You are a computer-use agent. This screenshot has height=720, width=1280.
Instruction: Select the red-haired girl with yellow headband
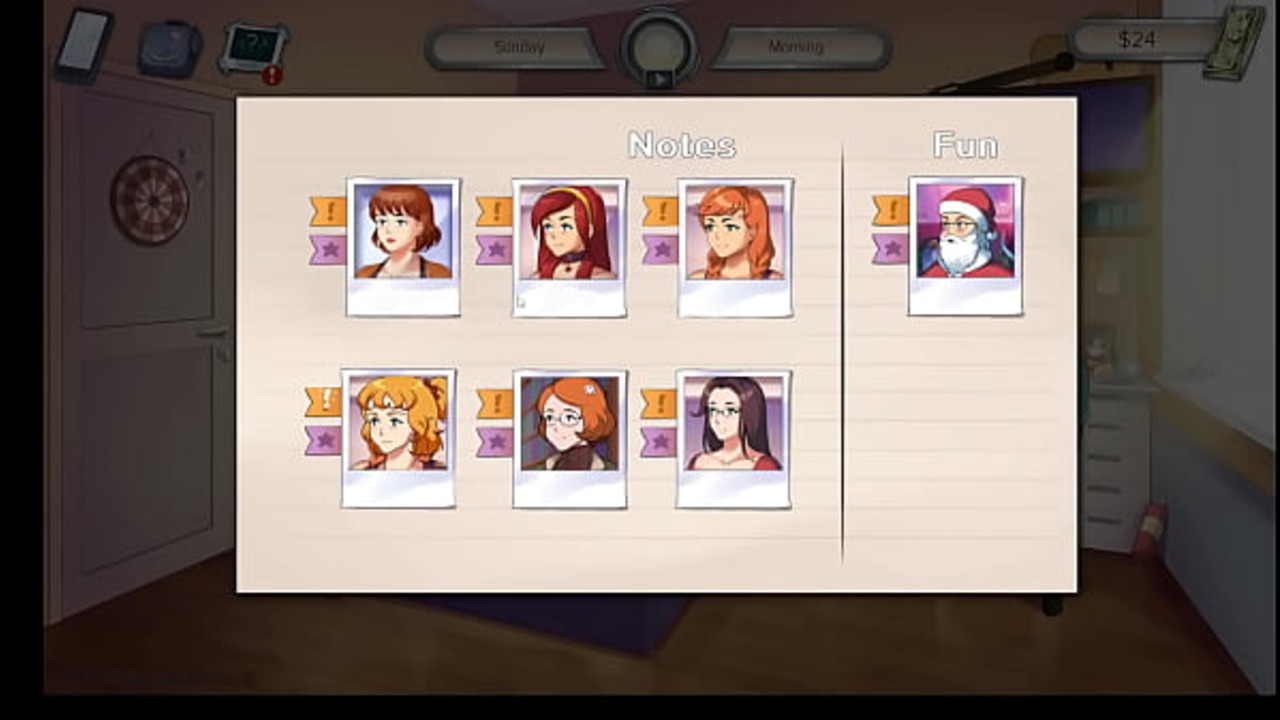tap(569, 246)
